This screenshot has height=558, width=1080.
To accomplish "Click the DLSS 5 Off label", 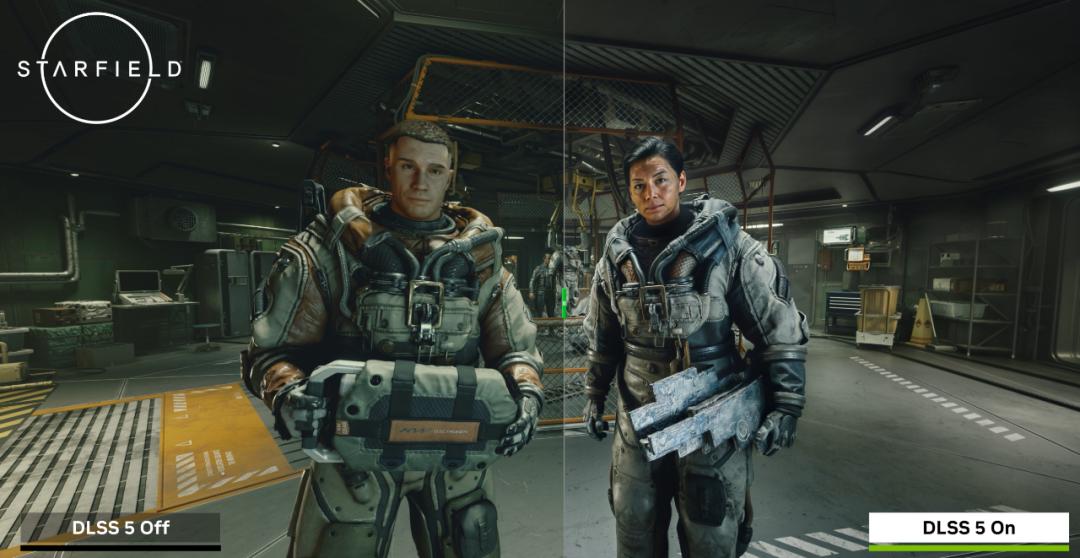I will [x=120, y=528].
